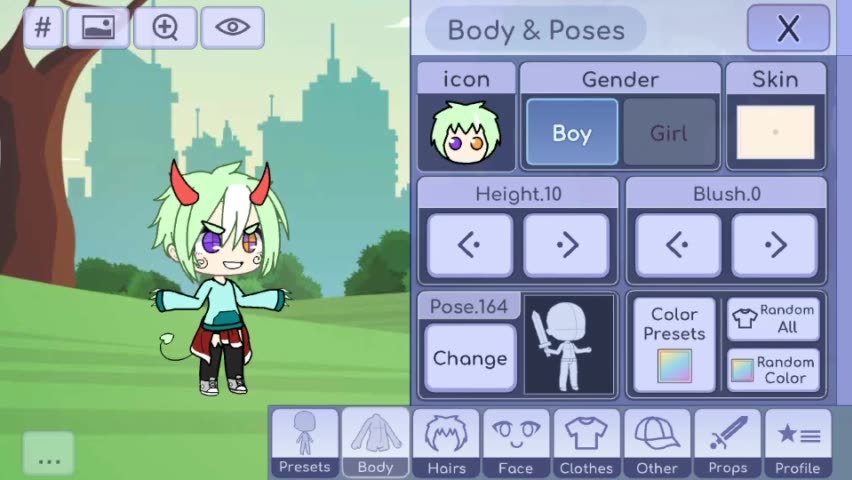Click the character icon portrait
The width and height of the screenshot is (852, 480).
[465, 133]
